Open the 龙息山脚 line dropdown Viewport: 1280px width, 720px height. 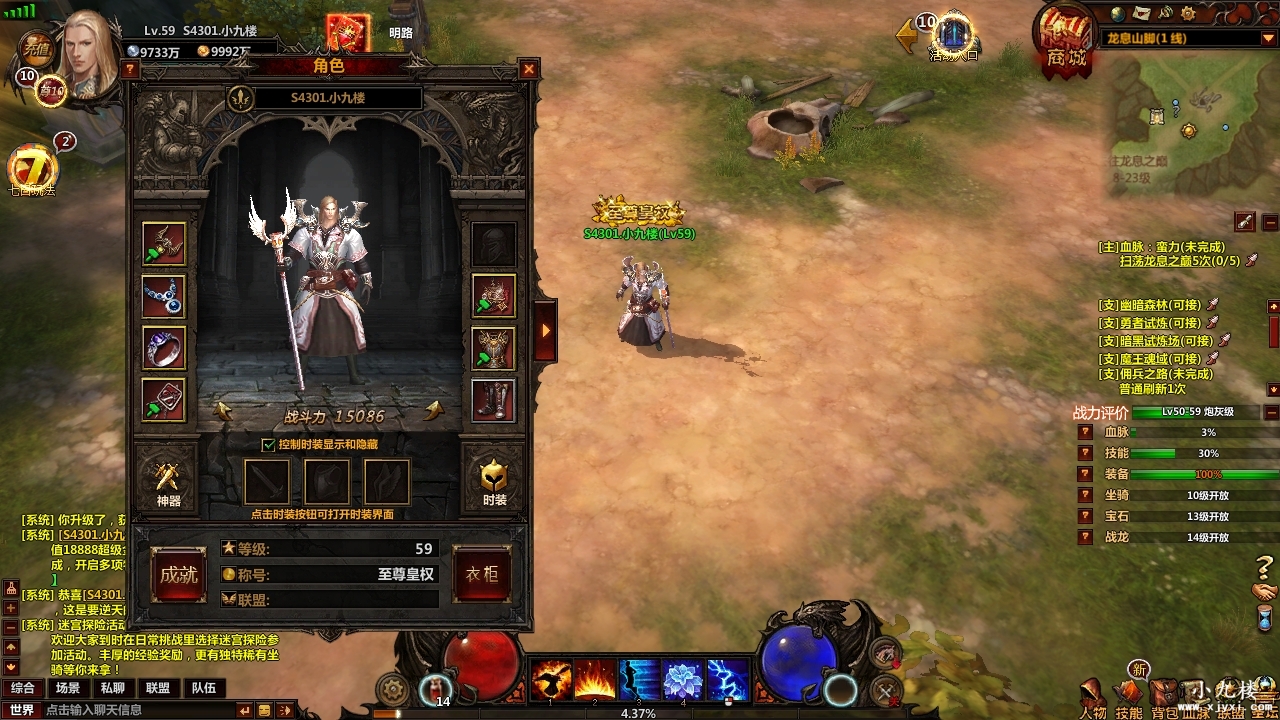click(x=1267, y=38)
